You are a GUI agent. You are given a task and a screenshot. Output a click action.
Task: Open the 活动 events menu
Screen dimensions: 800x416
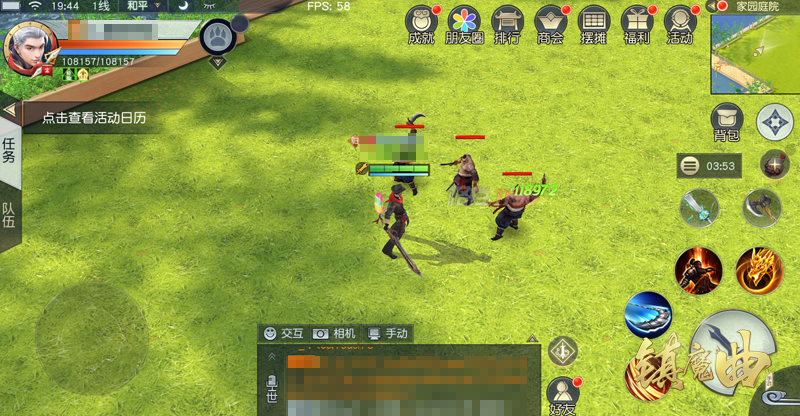pos(680,24)
